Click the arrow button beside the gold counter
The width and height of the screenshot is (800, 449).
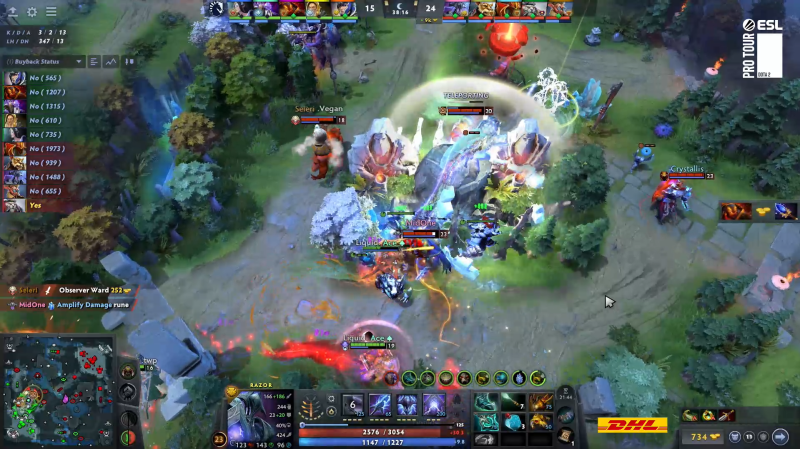(x=781, y=436)
